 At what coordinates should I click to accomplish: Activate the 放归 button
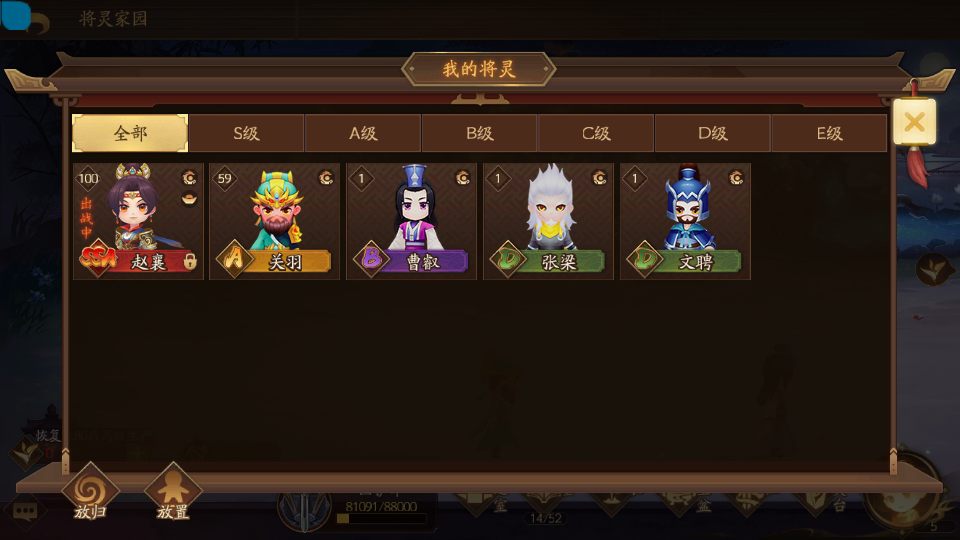pyautogui.click(x=90, y=494)
